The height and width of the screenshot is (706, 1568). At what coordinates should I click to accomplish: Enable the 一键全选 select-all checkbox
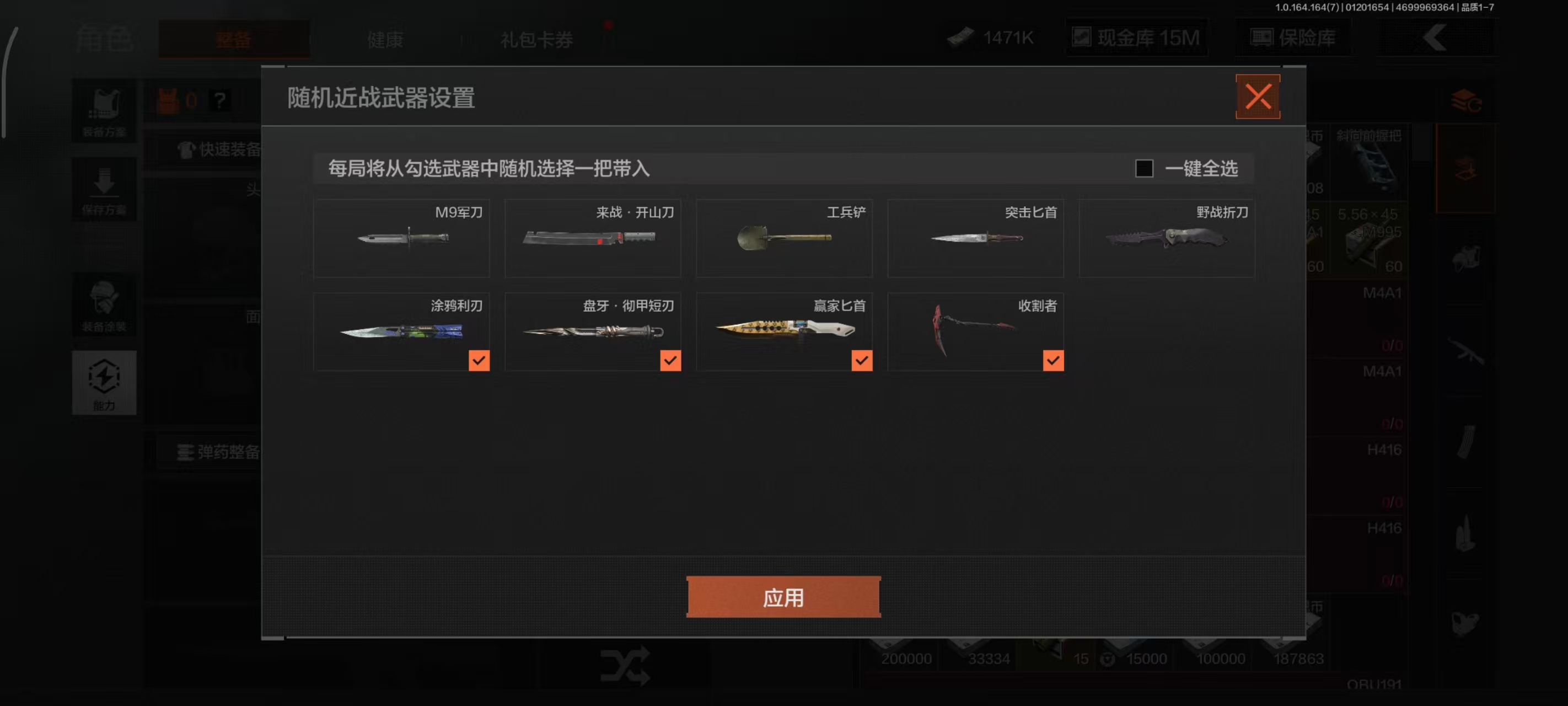[x=1145, y=169]
